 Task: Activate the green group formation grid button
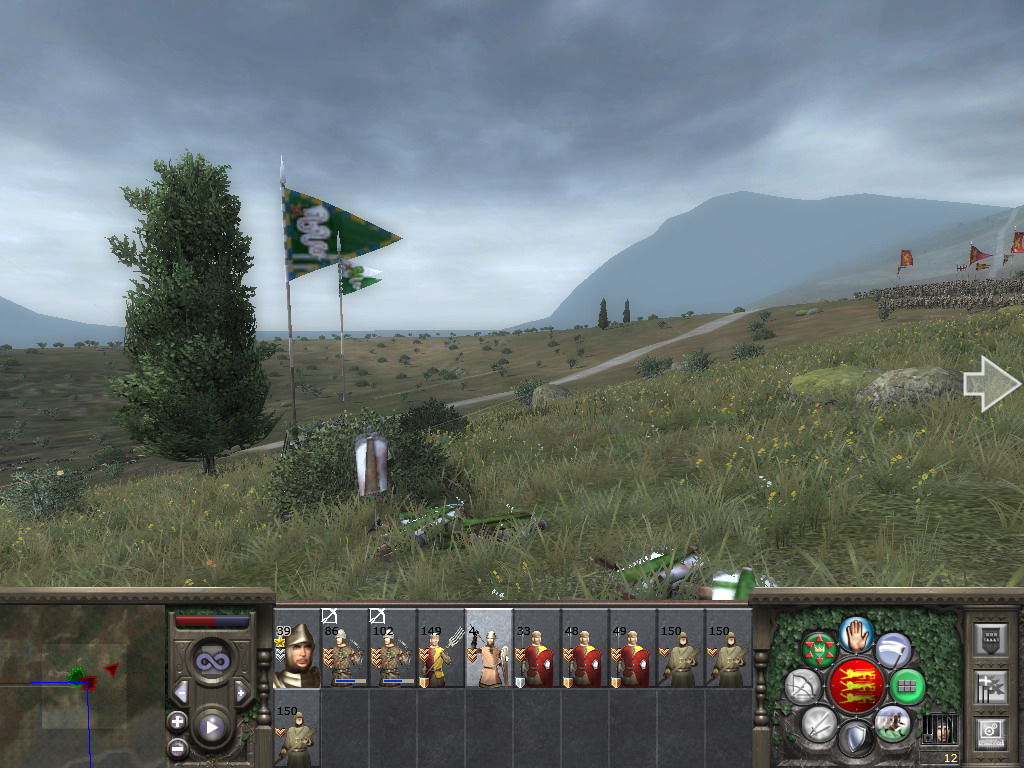907,687
